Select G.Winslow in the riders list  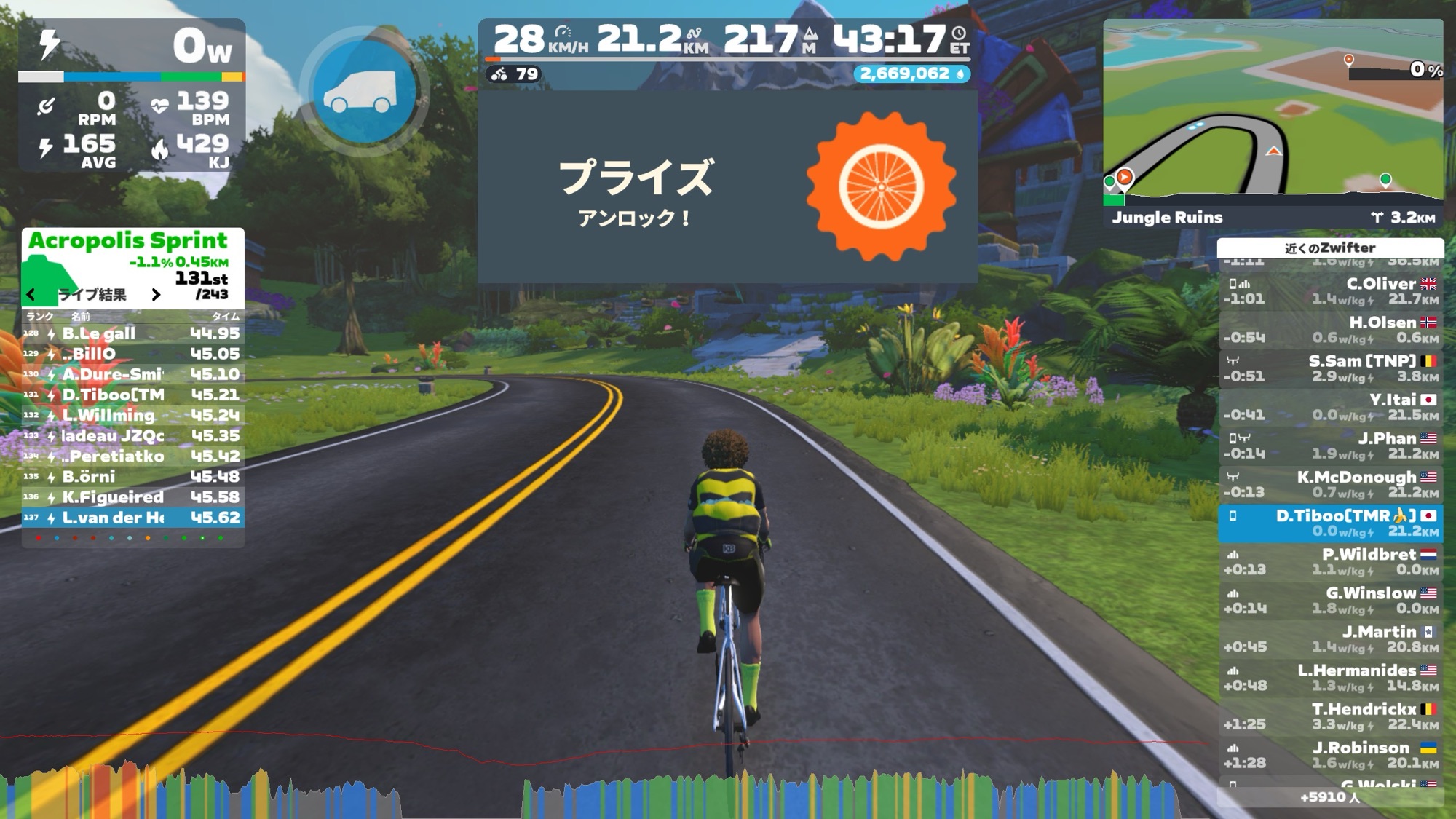(x=1330, y=600)
